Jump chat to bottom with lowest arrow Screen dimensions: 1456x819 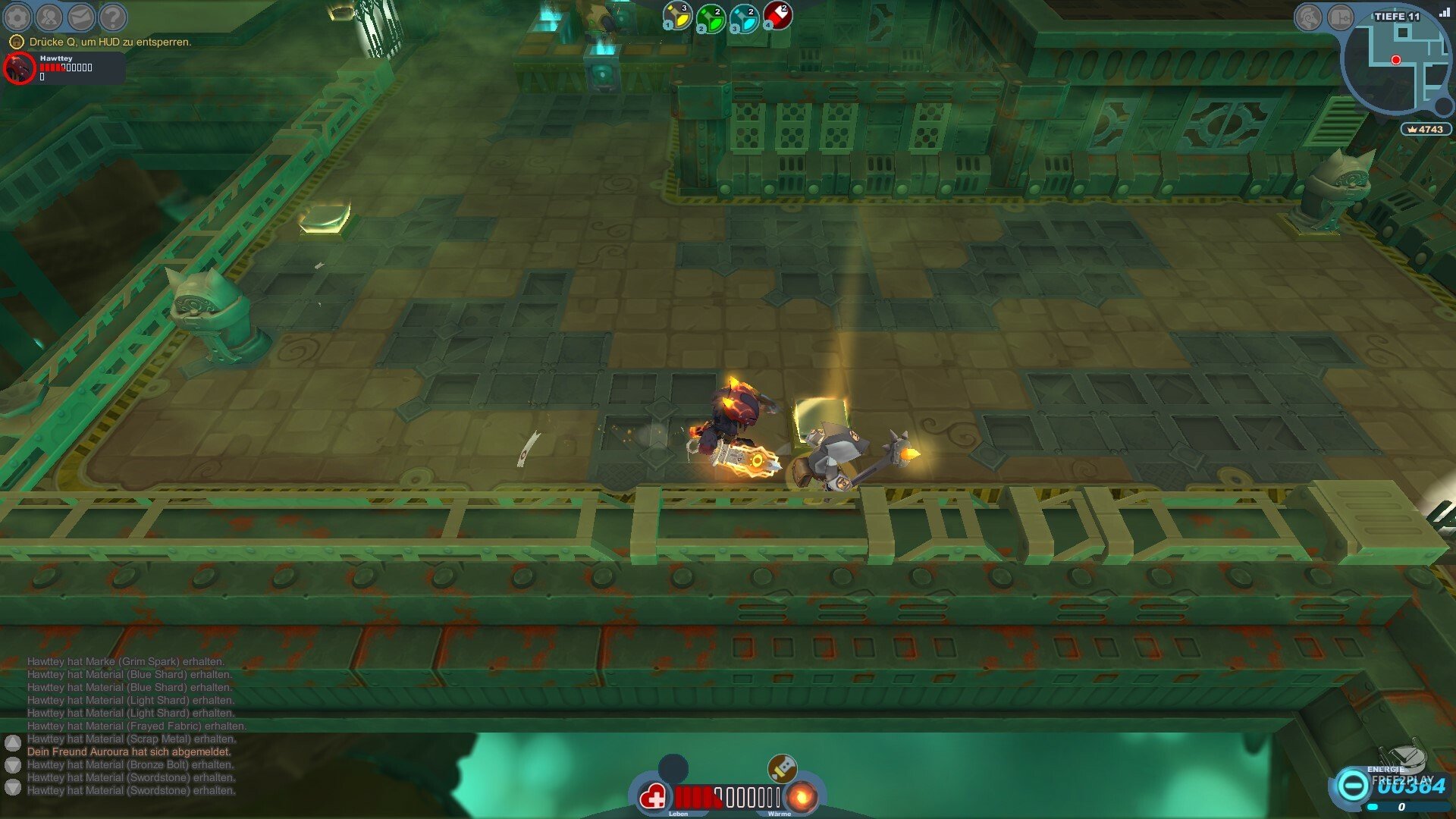(x=13, y=788)
